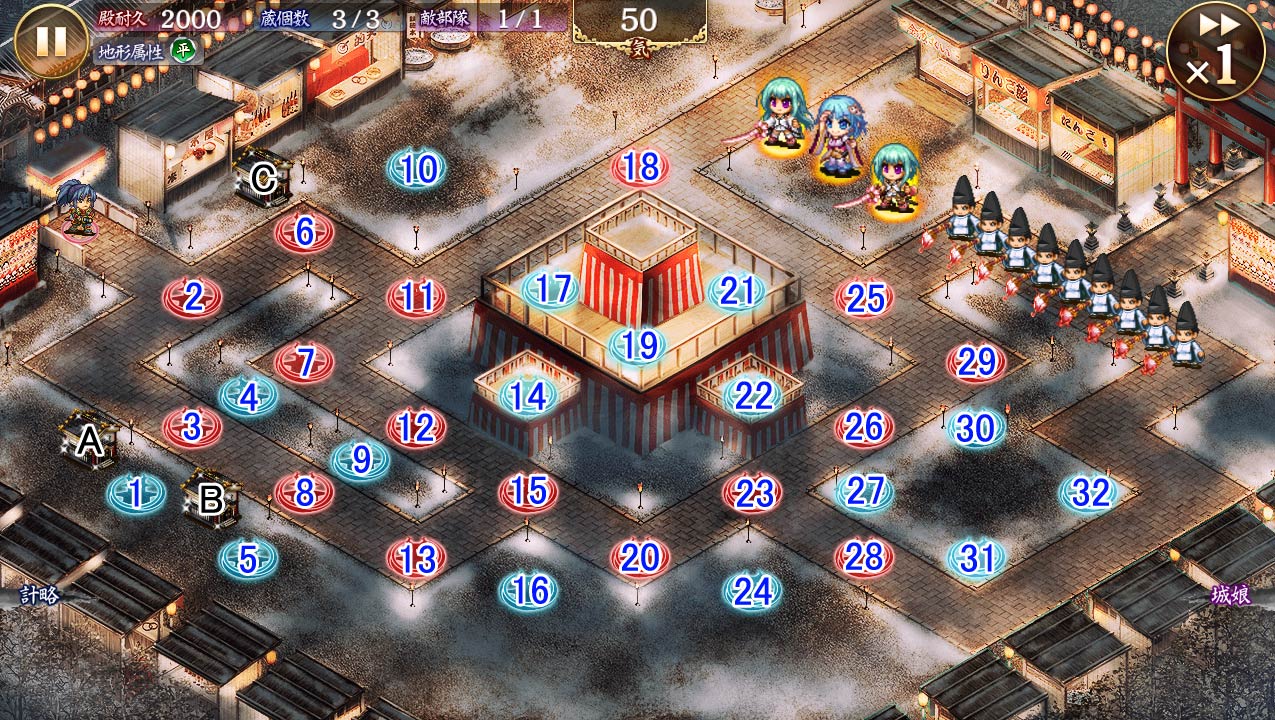Pick red deployment tile 29
The height and width of the screenshot is (720, 1275).
point(976,363)
